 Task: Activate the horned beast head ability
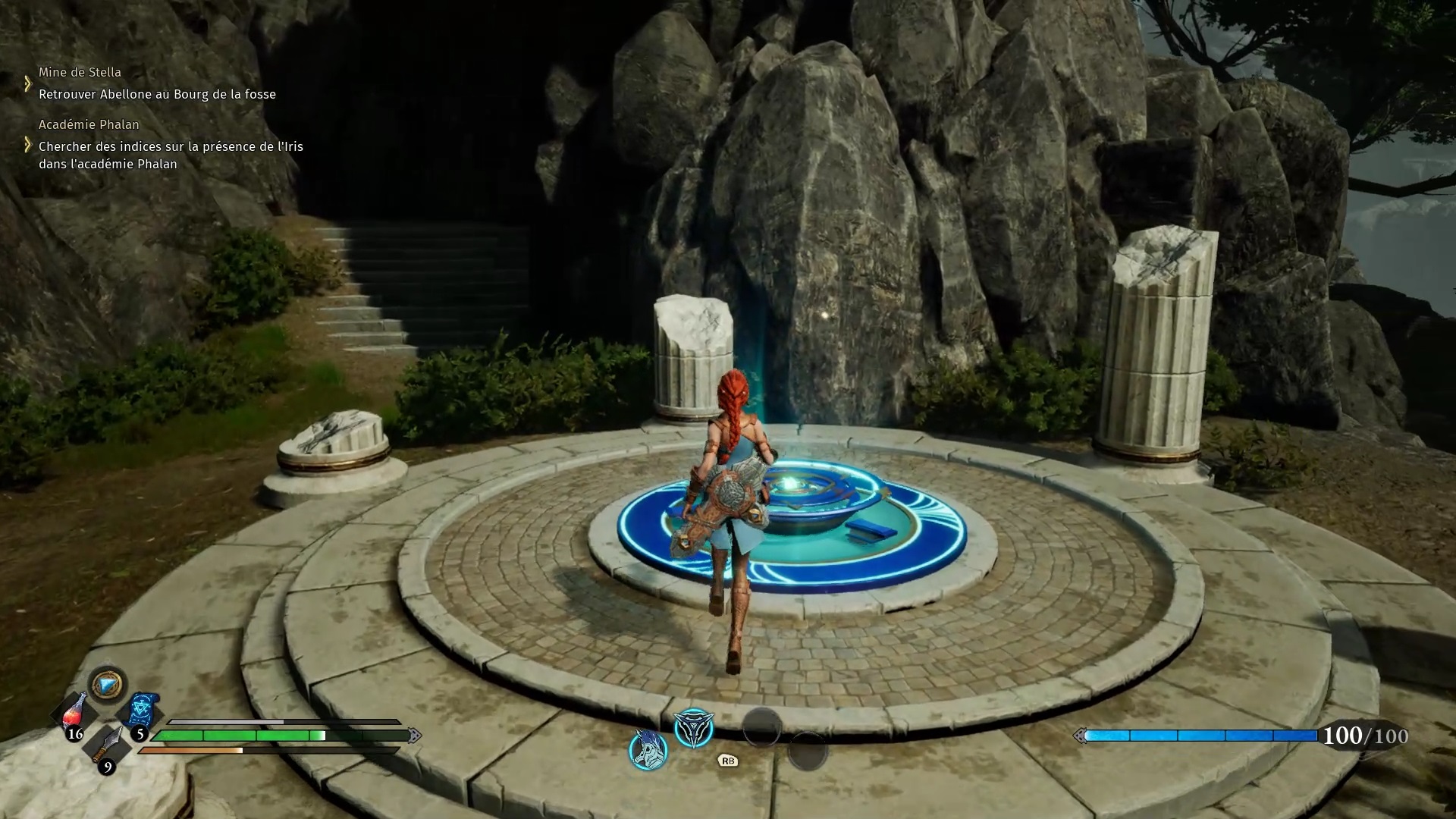[x=648, y=750]
